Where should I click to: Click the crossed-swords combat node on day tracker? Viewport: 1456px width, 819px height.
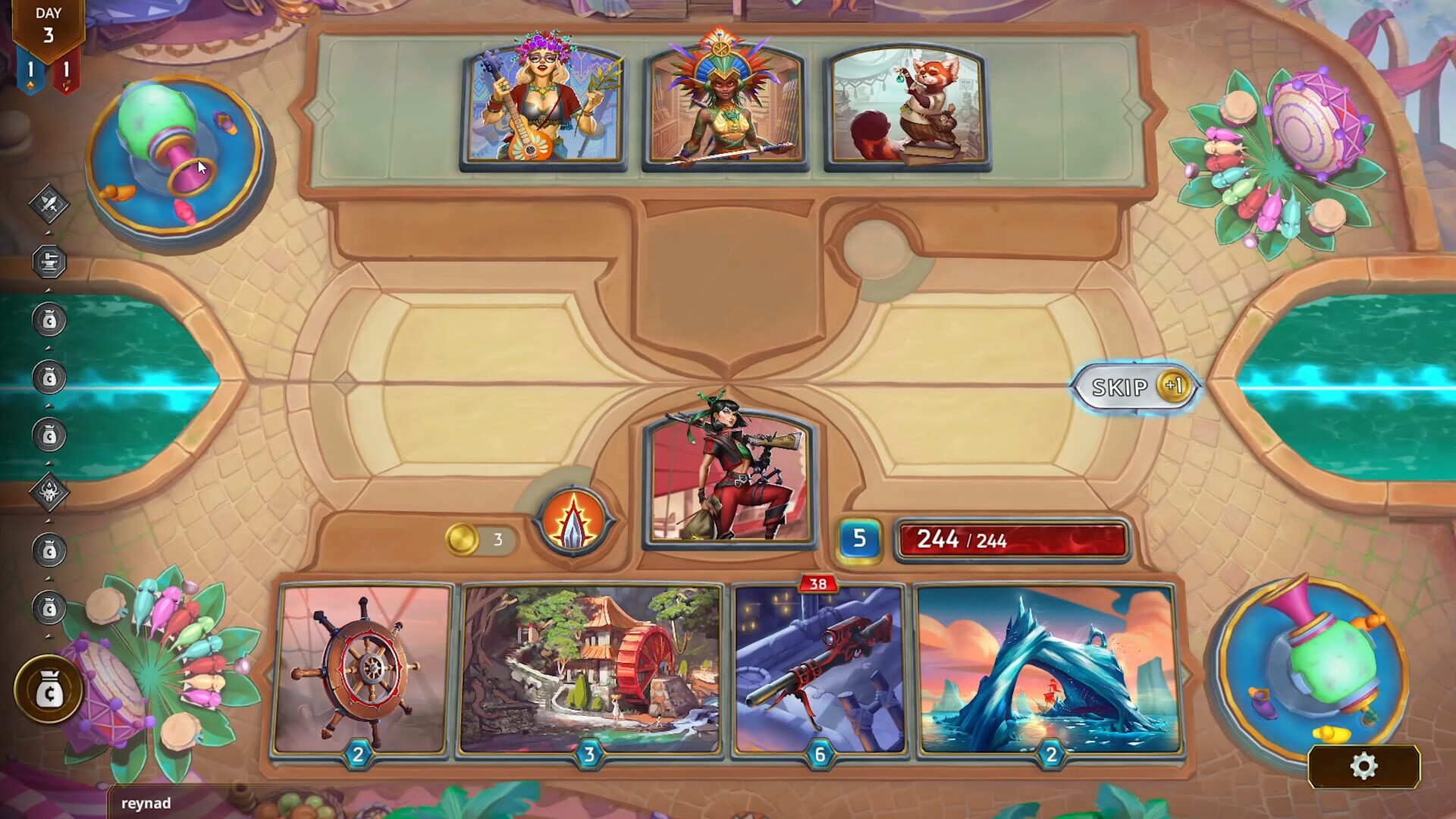click(x=47, y=203)
